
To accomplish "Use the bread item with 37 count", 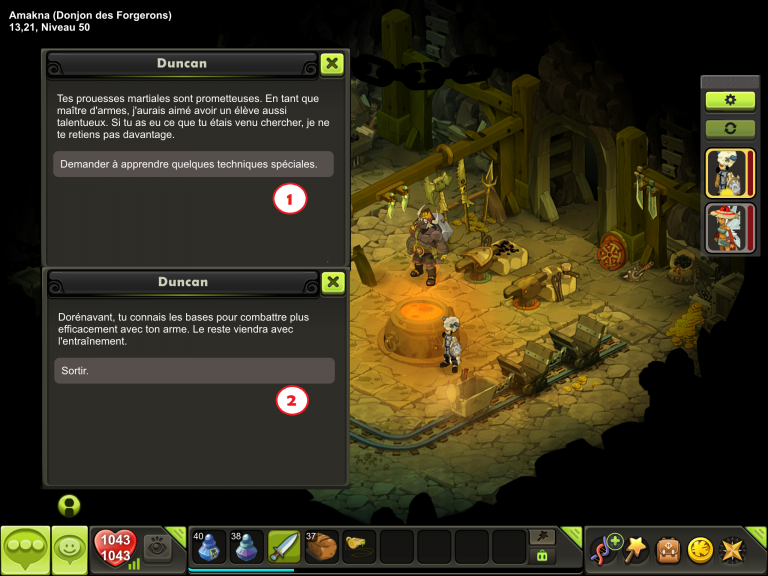I will click(x=322, y=547).
